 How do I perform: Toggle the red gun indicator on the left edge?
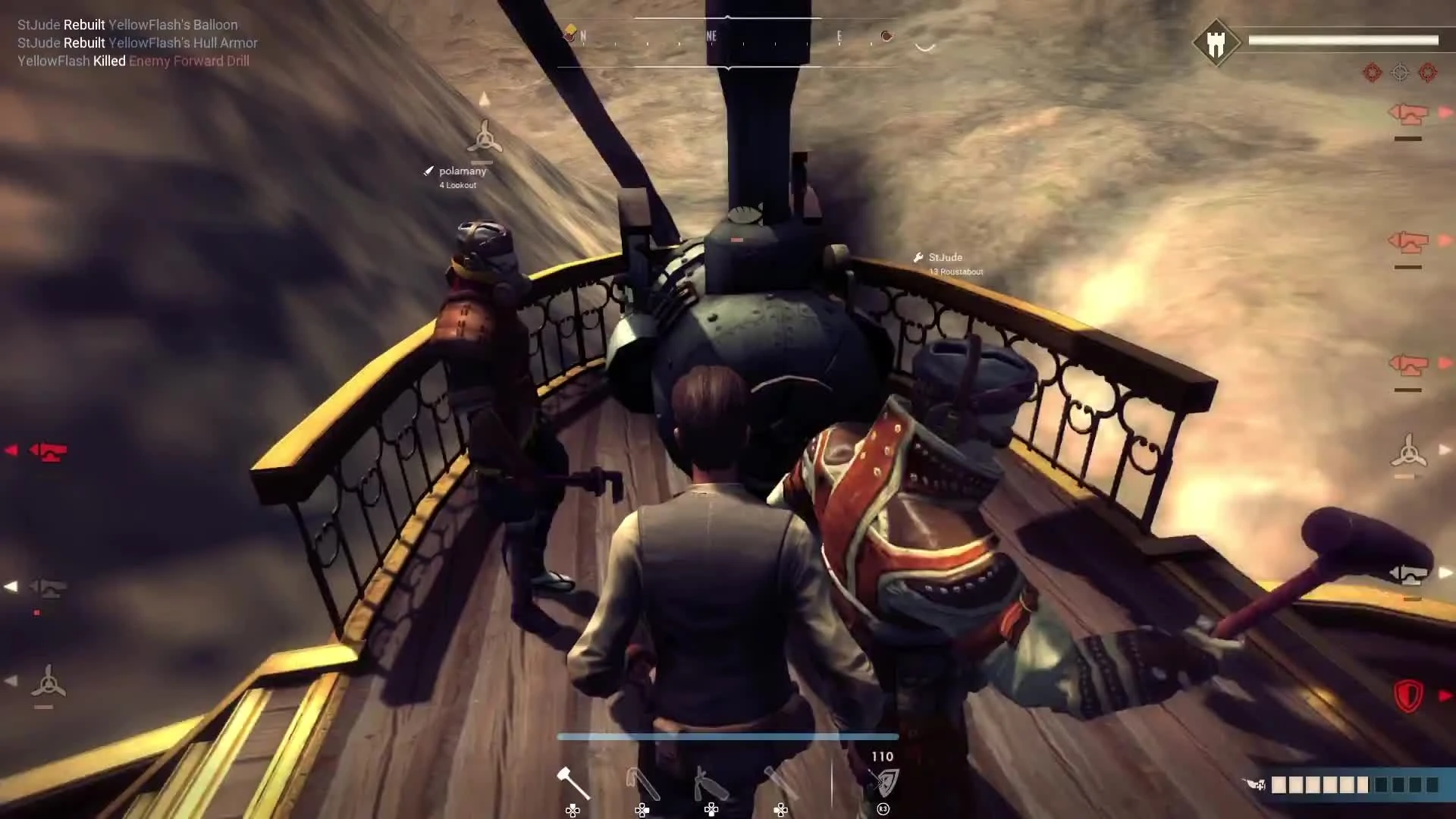point(49,449)
